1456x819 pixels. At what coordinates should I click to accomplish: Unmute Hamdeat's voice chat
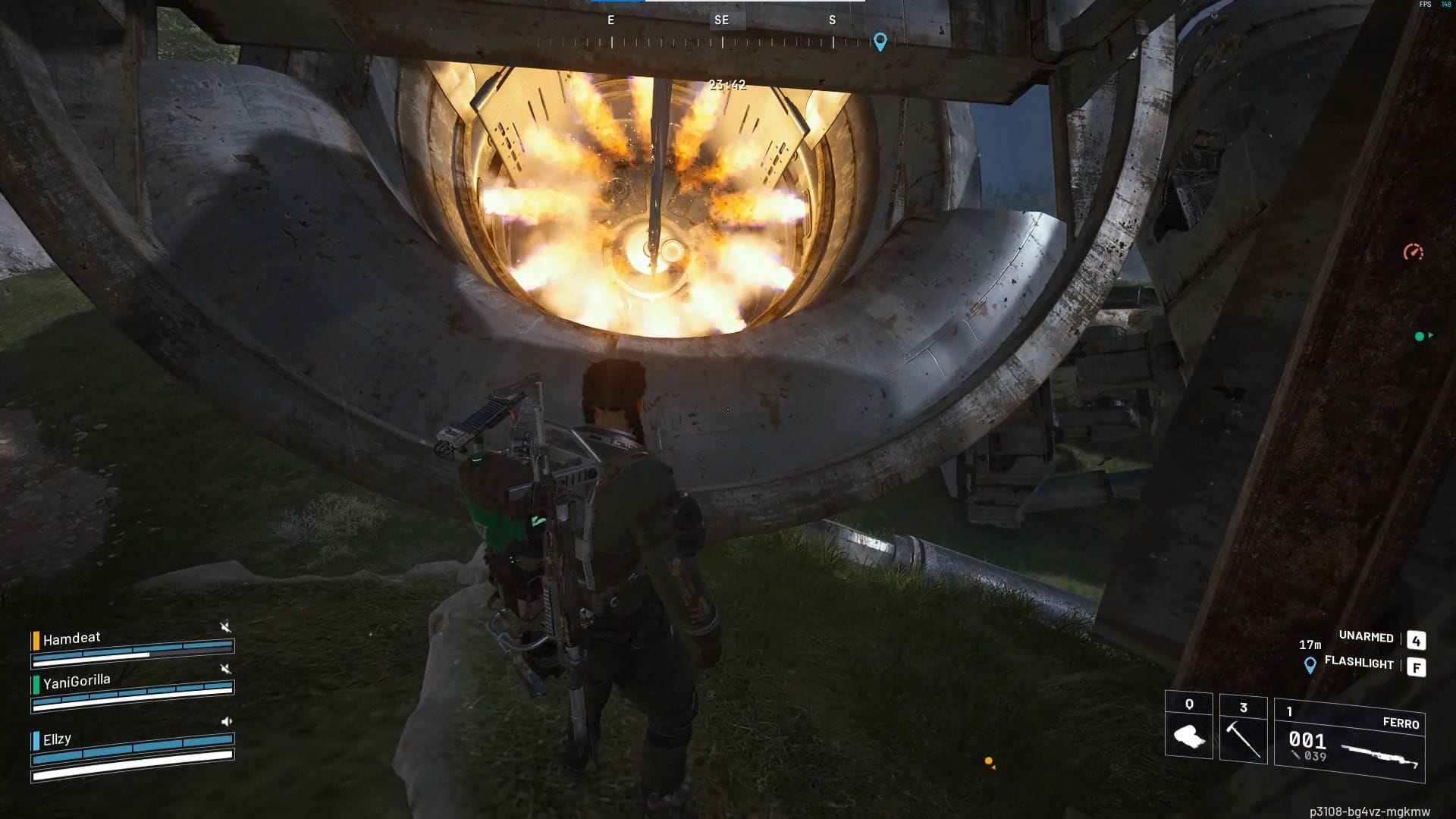pyautogui.click(x=226, y=626)
